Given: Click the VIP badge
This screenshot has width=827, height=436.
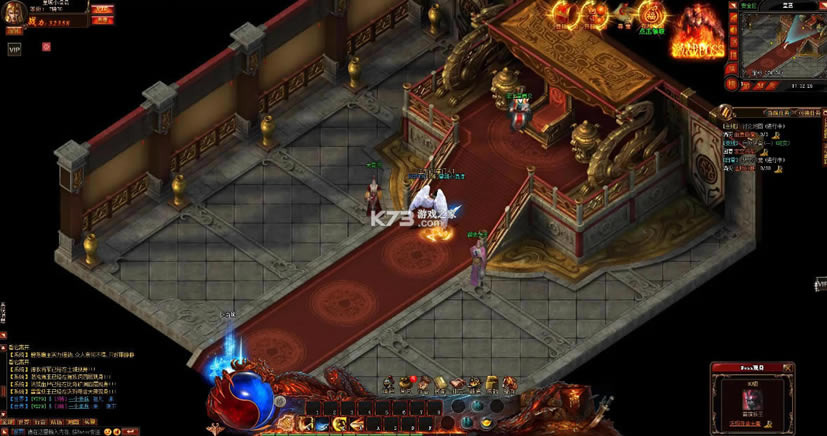Looking at the screenshot, I should (14, 47).
